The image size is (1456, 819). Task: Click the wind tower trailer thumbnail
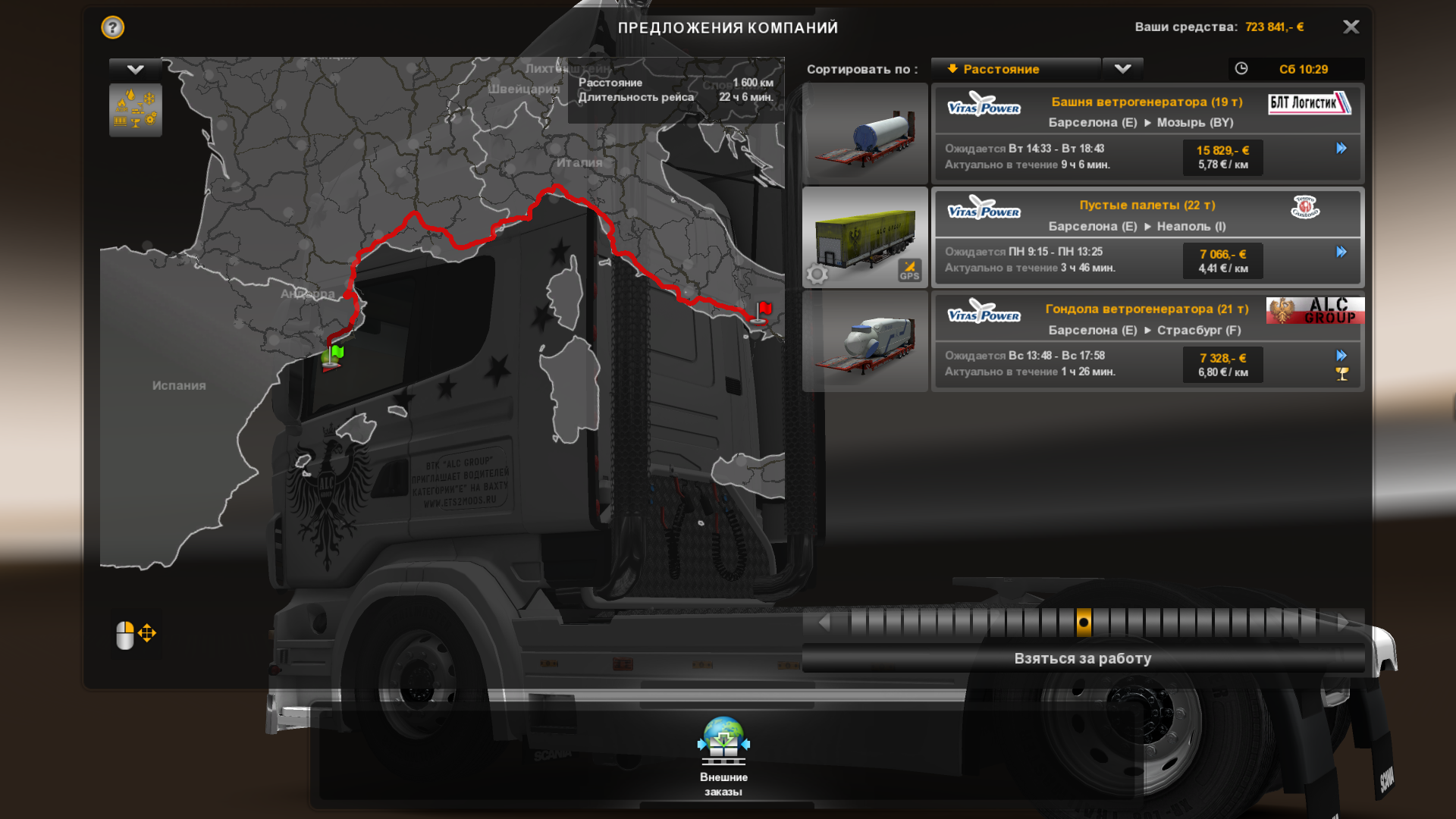(864, 133)
